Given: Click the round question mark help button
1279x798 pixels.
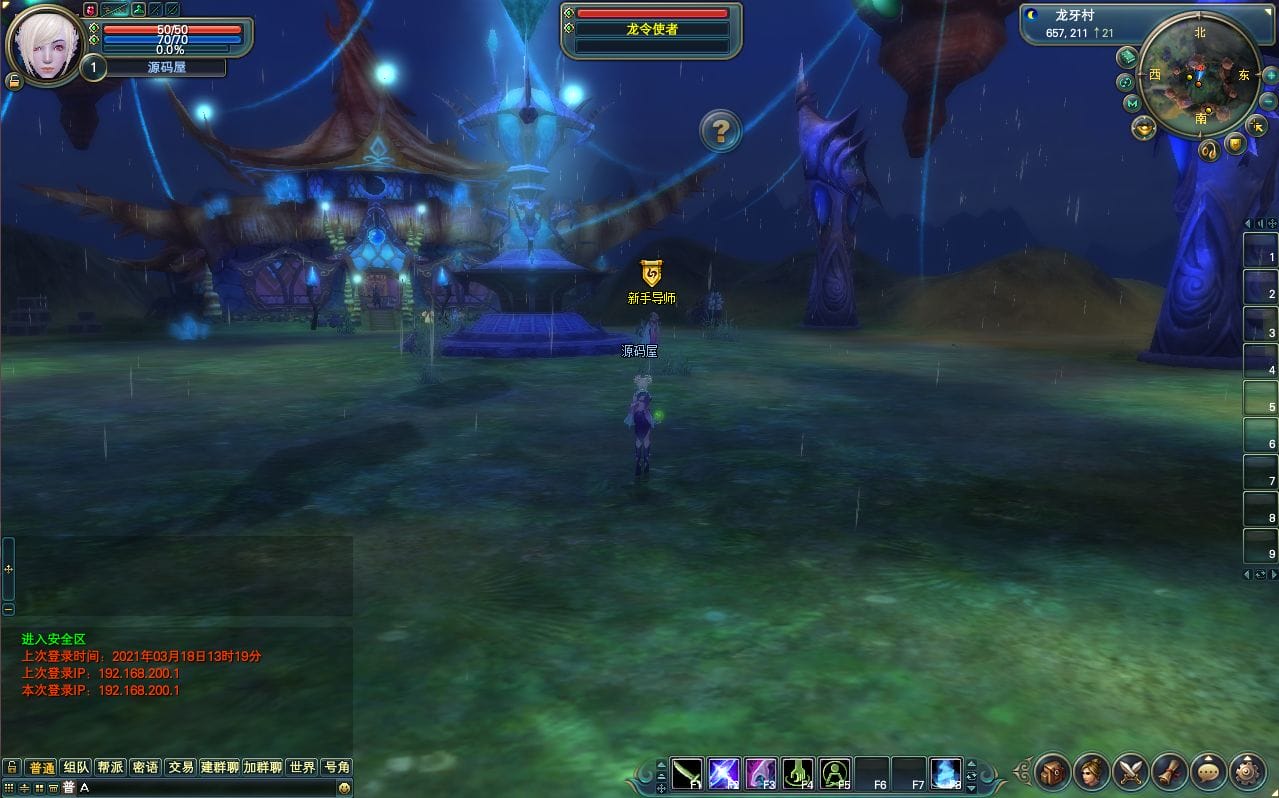Looking at the screenshot, I should (720, 130).
